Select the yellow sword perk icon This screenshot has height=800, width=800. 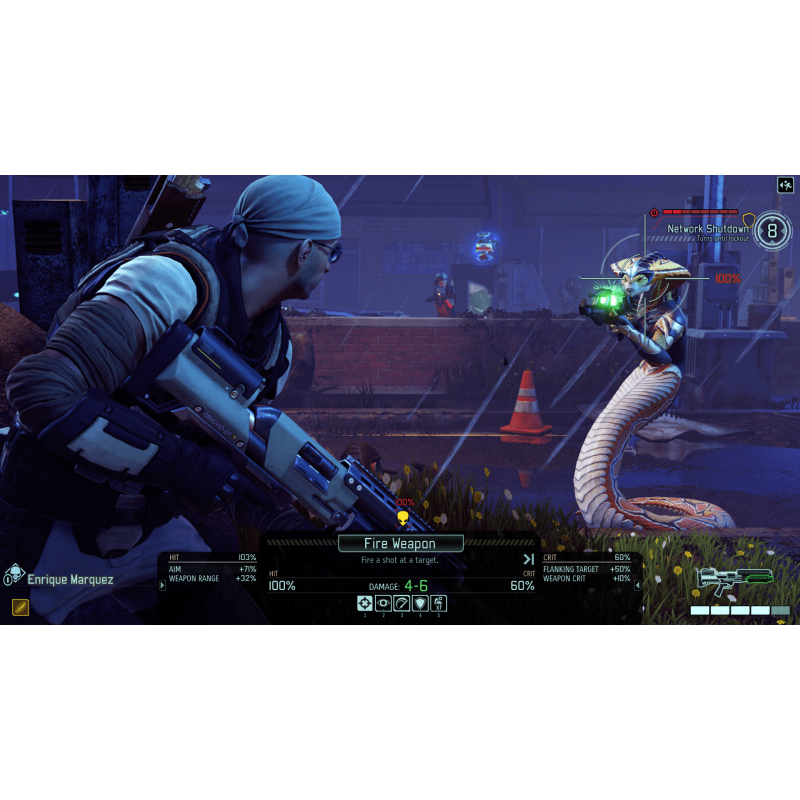[20, 606]
